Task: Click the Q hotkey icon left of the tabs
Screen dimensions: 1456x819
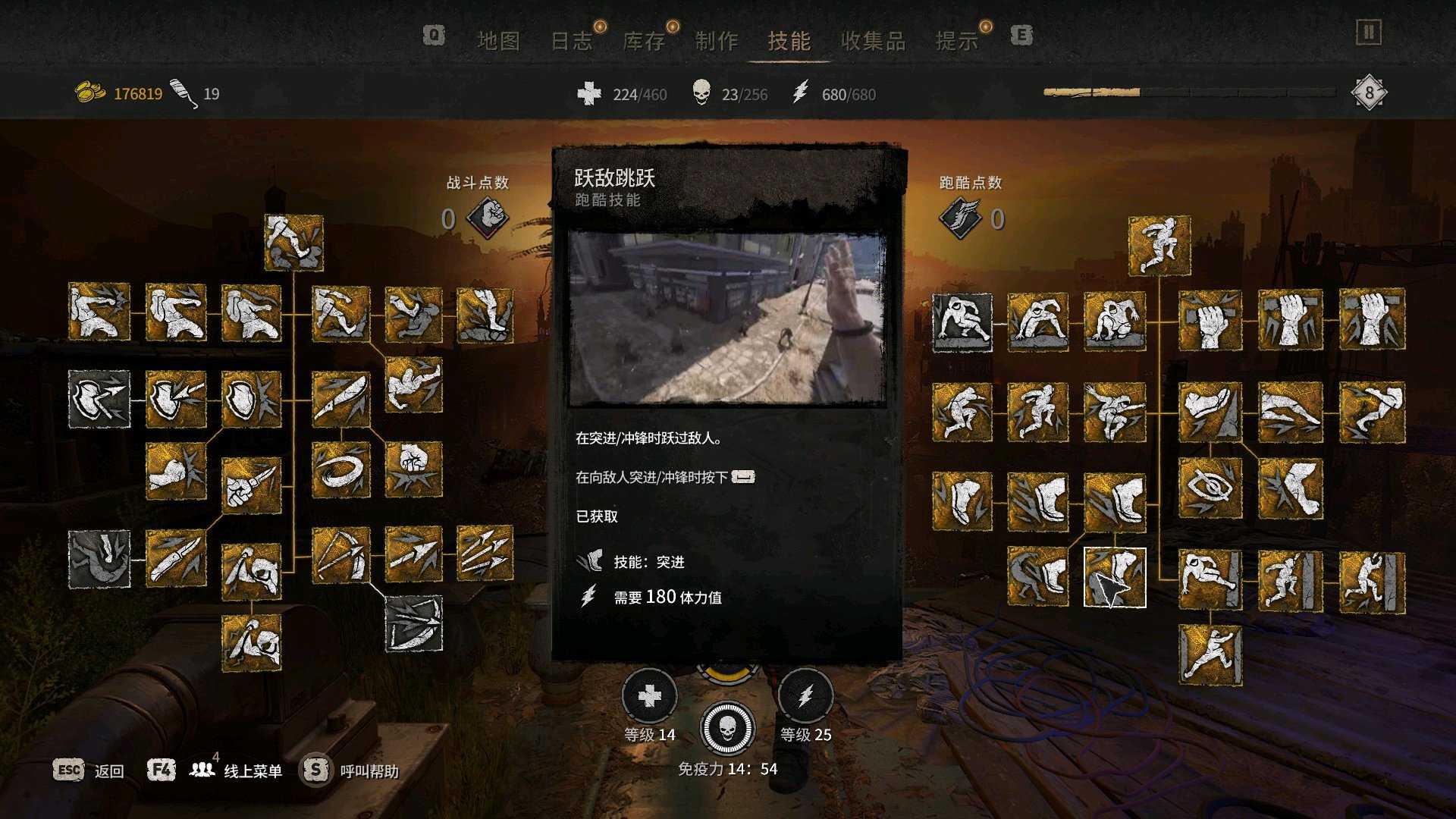Action: 432,36
